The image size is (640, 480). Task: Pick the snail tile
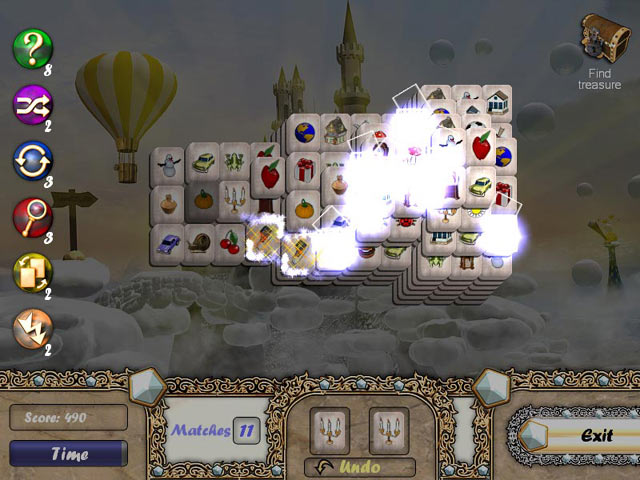(203, 242)
